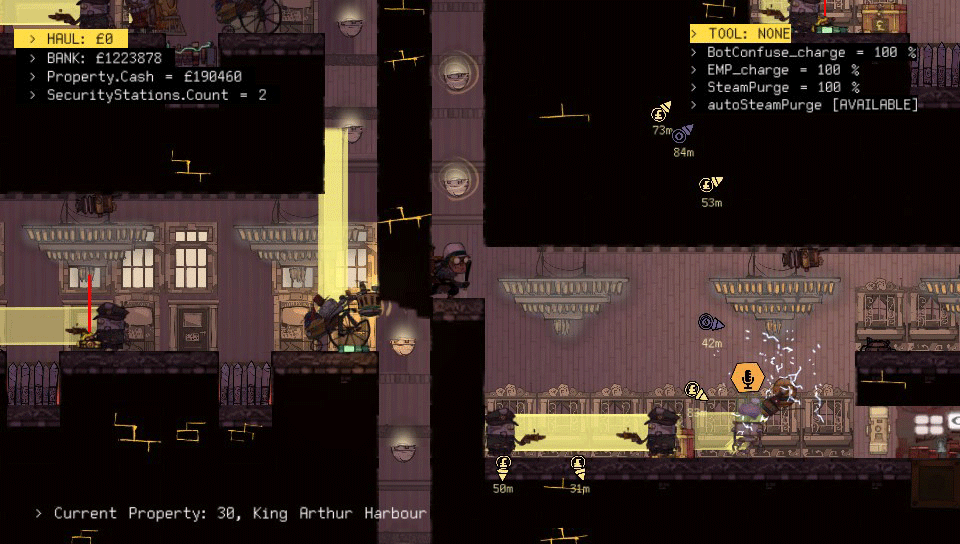The width and height of the screenshot is (960, 544).
Task: Click the loot marker labeled 53m
Action: point(708,185)
